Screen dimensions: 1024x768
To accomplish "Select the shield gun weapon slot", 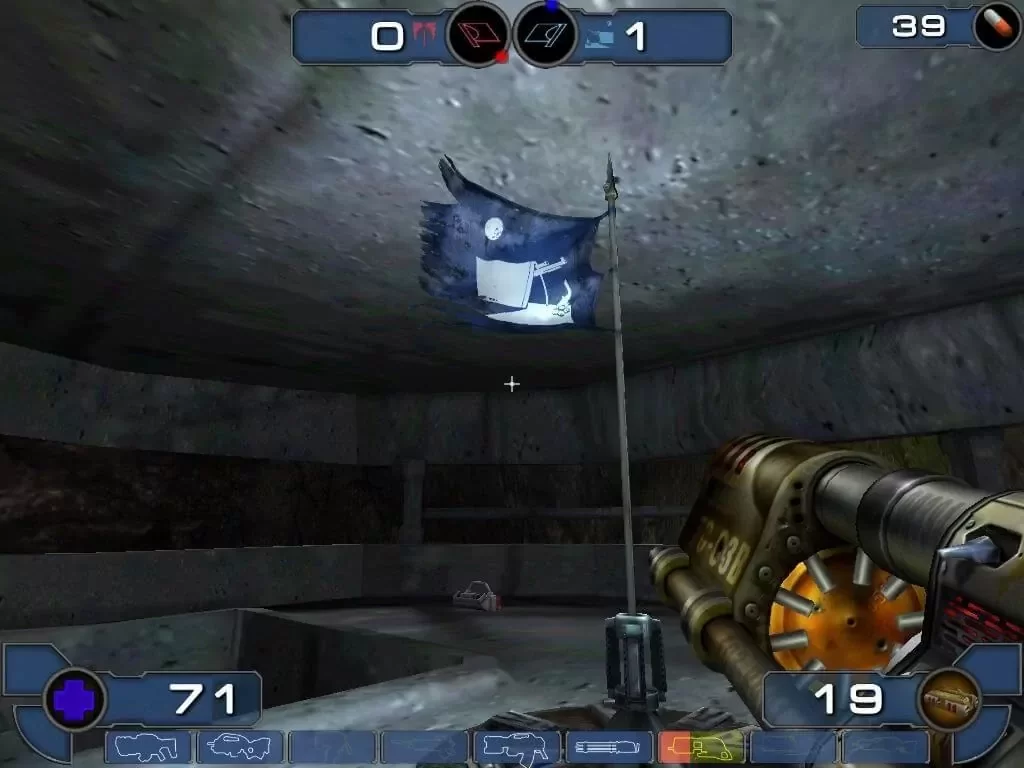I will click(148, 747).
